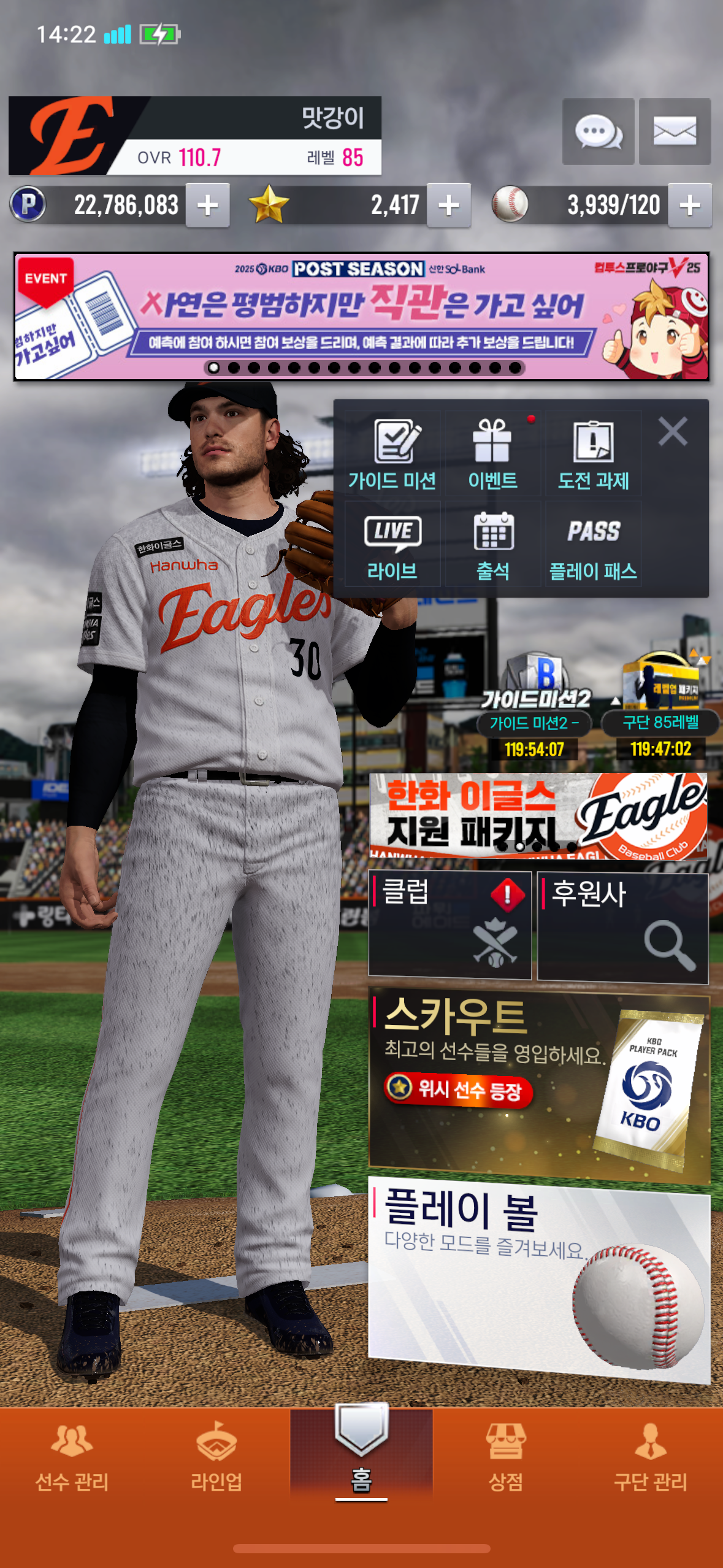Close the quick menu panel with X
The image size is (723, 1568).
coord(673,431)
